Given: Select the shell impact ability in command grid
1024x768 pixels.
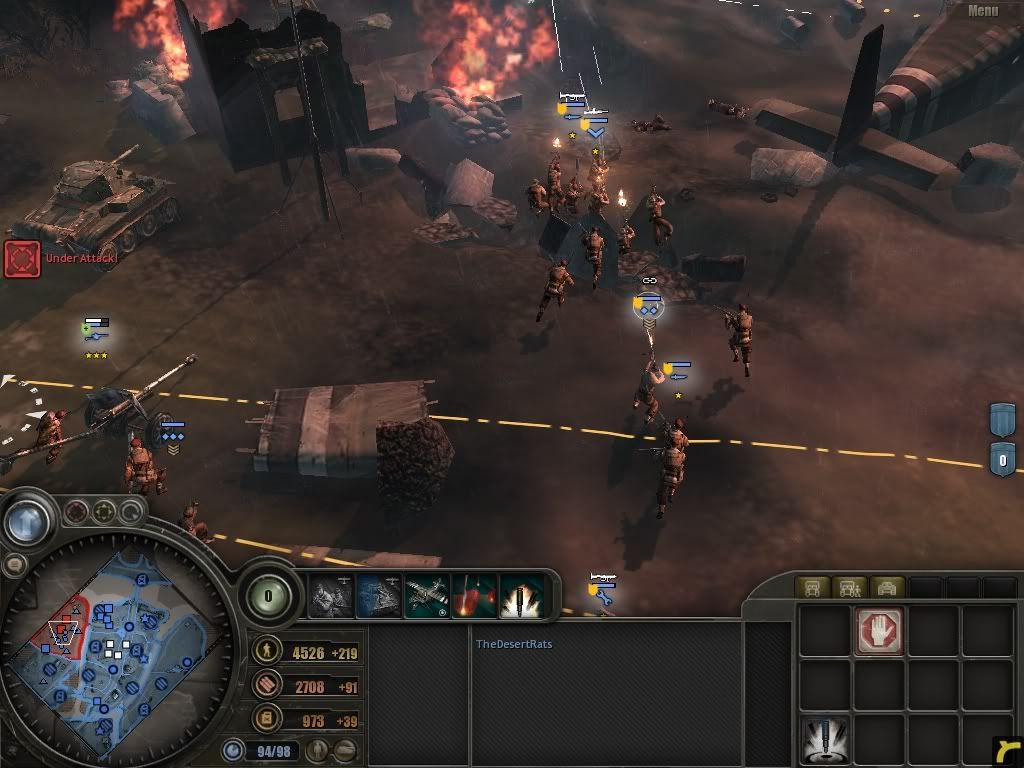Looking at the screenshot, I should pyautogui.click(x=826, y=741).
